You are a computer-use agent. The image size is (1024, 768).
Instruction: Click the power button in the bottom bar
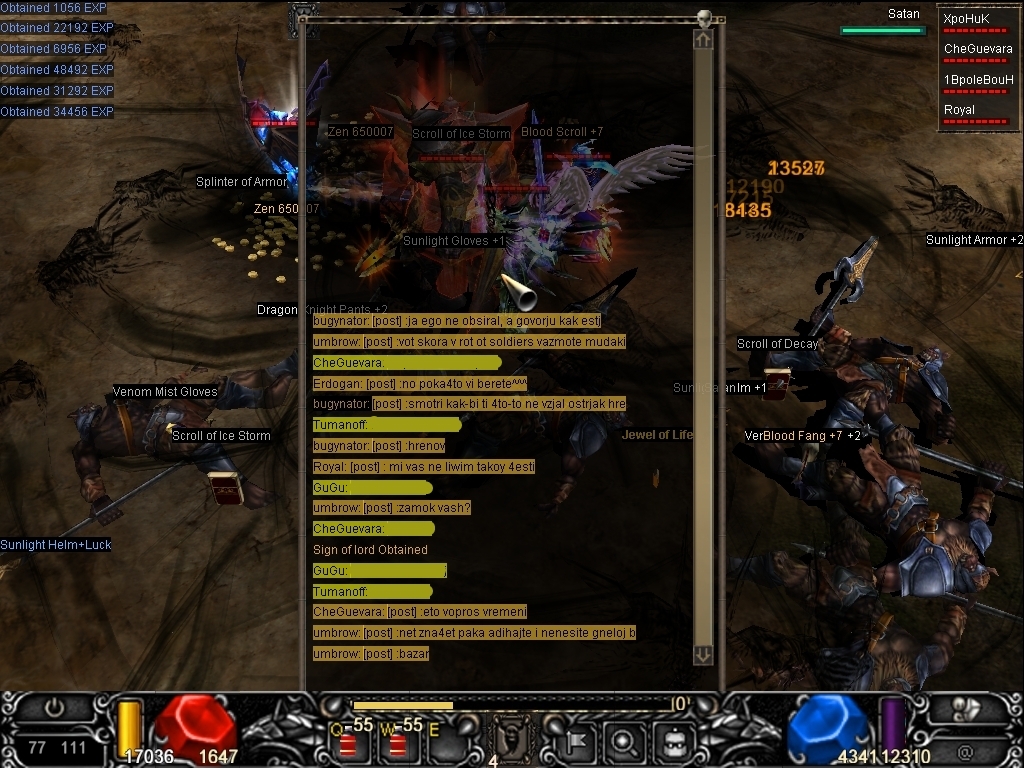(55, 709)
